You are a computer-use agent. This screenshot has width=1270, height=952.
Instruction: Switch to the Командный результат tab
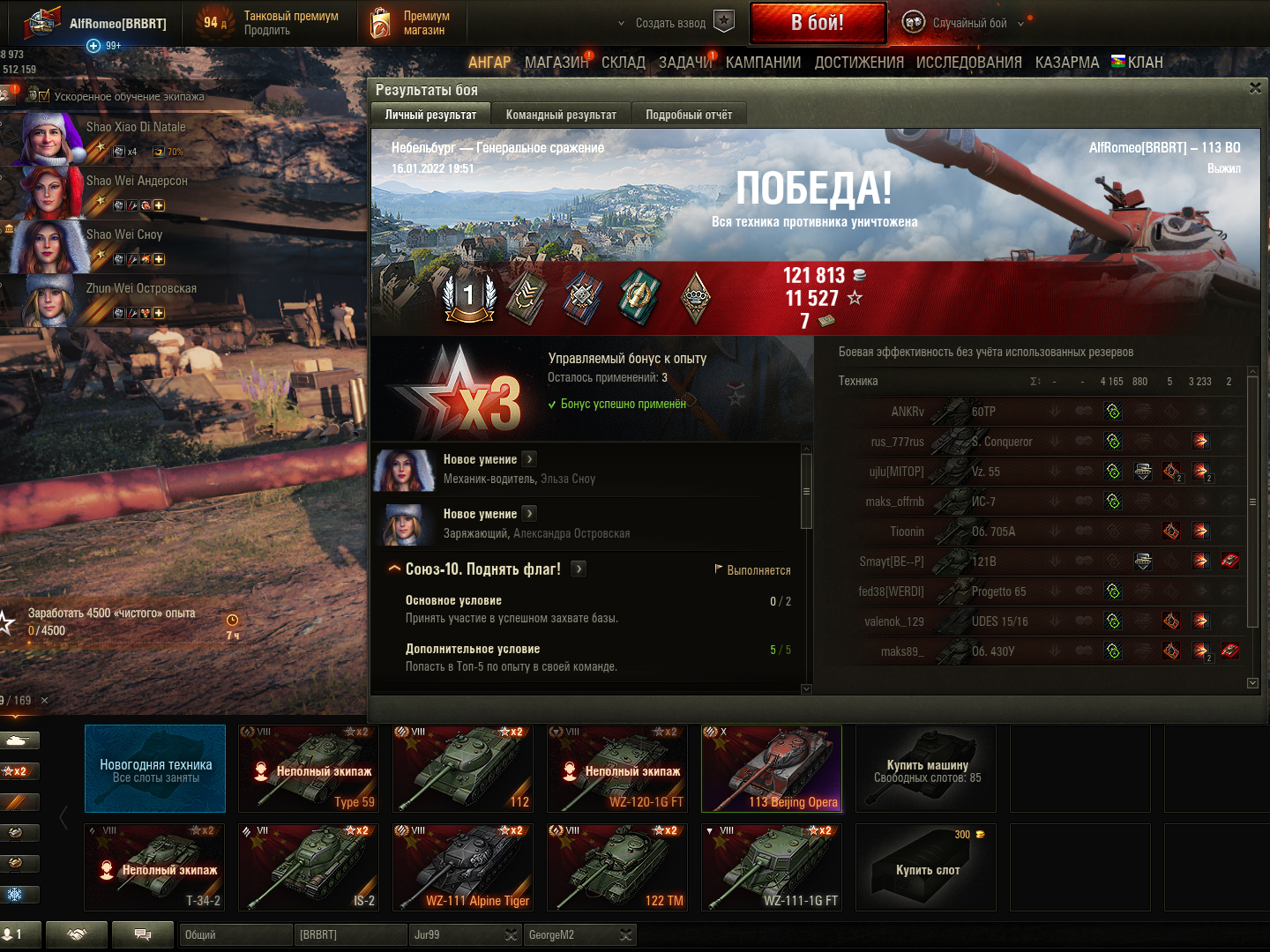[x=561, y=115]
